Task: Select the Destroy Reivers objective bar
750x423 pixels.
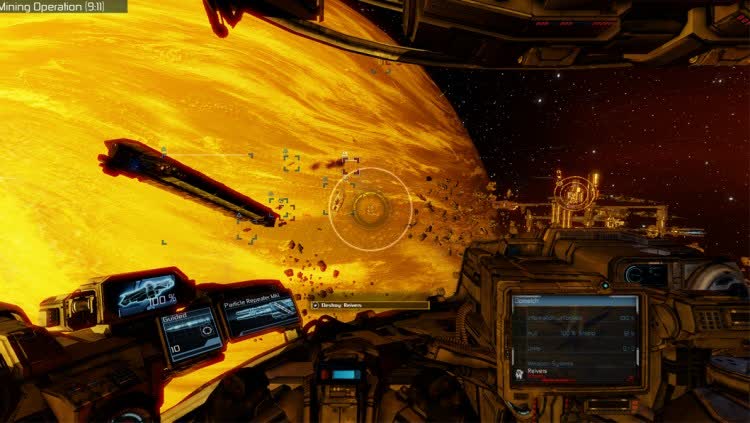Action: pos(369,304)
